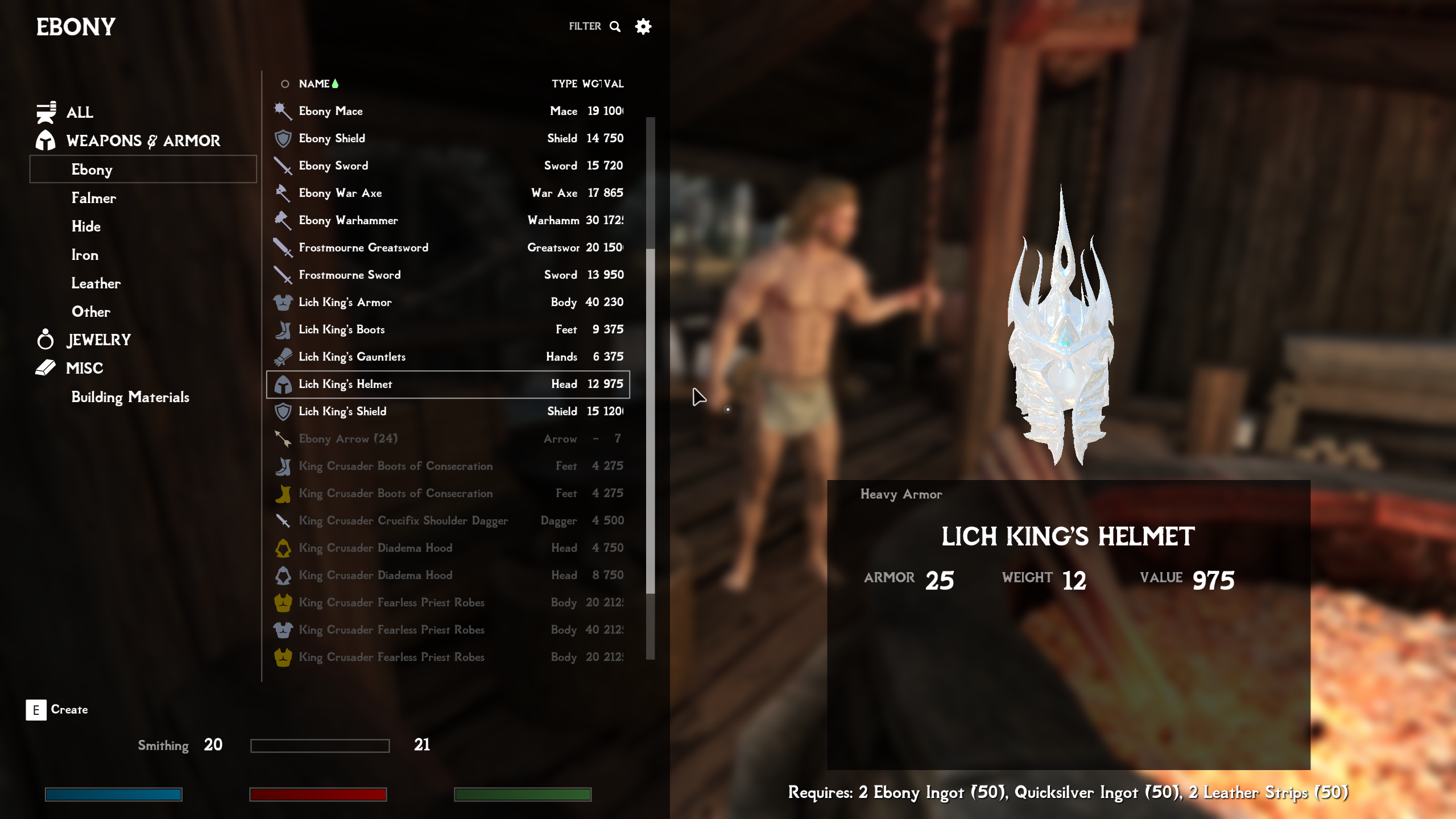Sort items by the NAME column
The width and height of the screenshot is (1456, 819).
(313, 84)
